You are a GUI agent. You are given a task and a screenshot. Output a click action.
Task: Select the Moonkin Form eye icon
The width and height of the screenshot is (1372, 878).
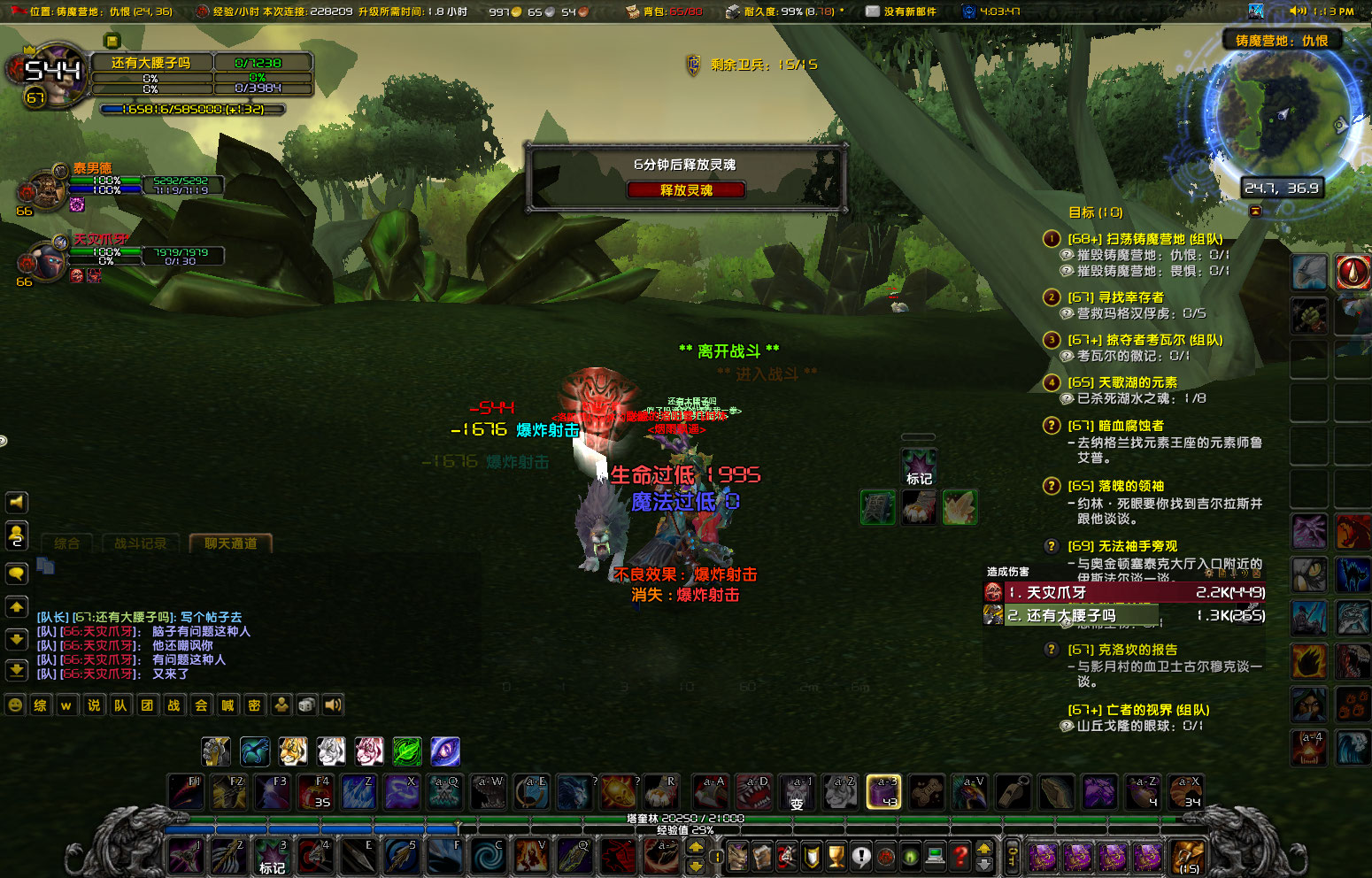pos(445,751)
